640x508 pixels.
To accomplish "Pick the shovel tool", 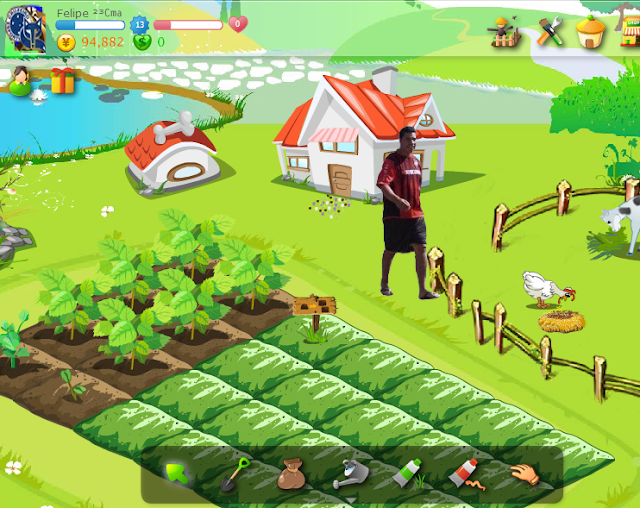I will coord(235,473).
